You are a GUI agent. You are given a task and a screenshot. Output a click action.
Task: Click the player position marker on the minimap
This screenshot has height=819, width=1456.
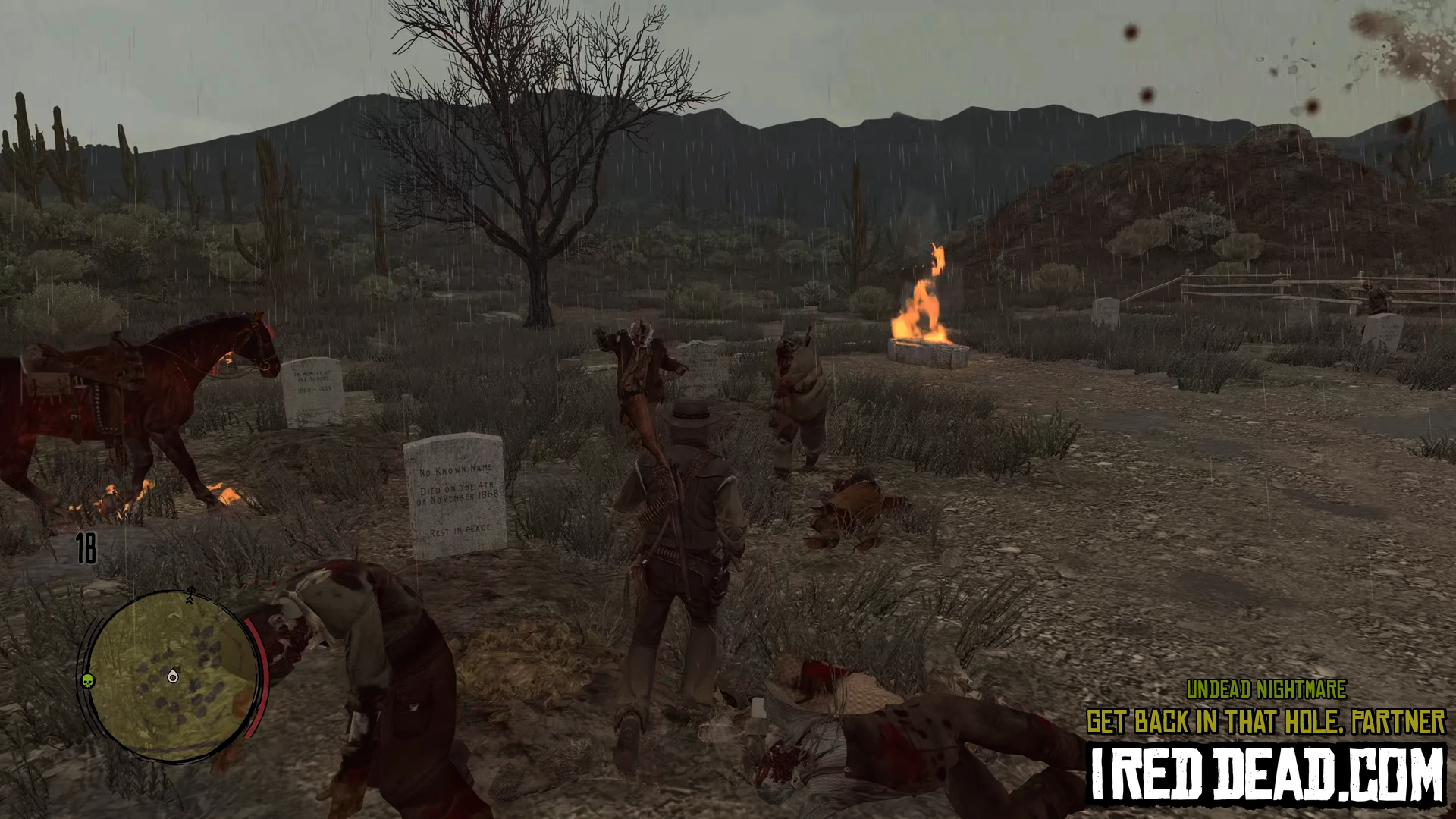[x=173, y=676]
